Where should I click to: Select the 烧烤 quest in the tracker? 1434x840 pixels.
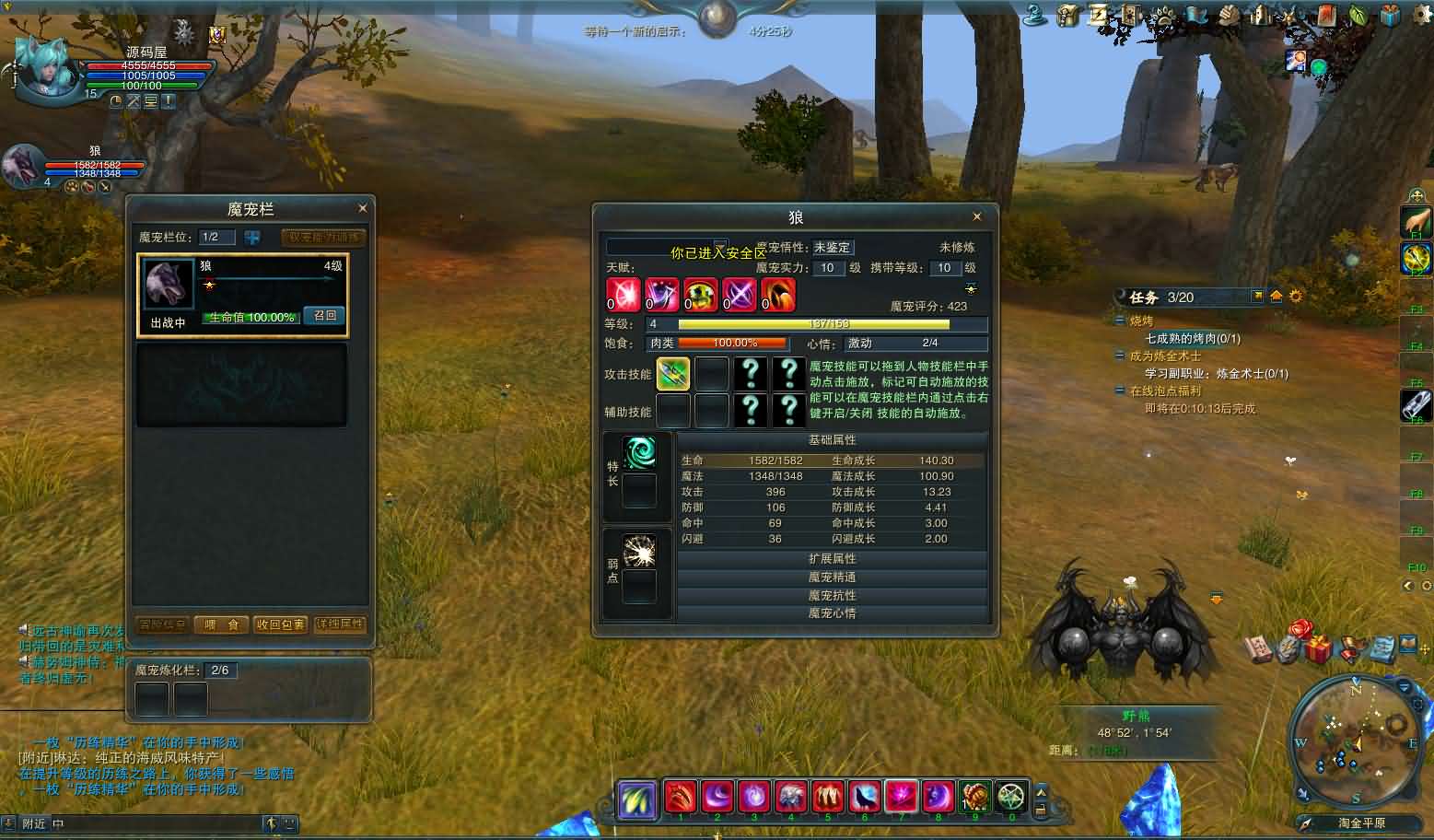[1141, 321]
